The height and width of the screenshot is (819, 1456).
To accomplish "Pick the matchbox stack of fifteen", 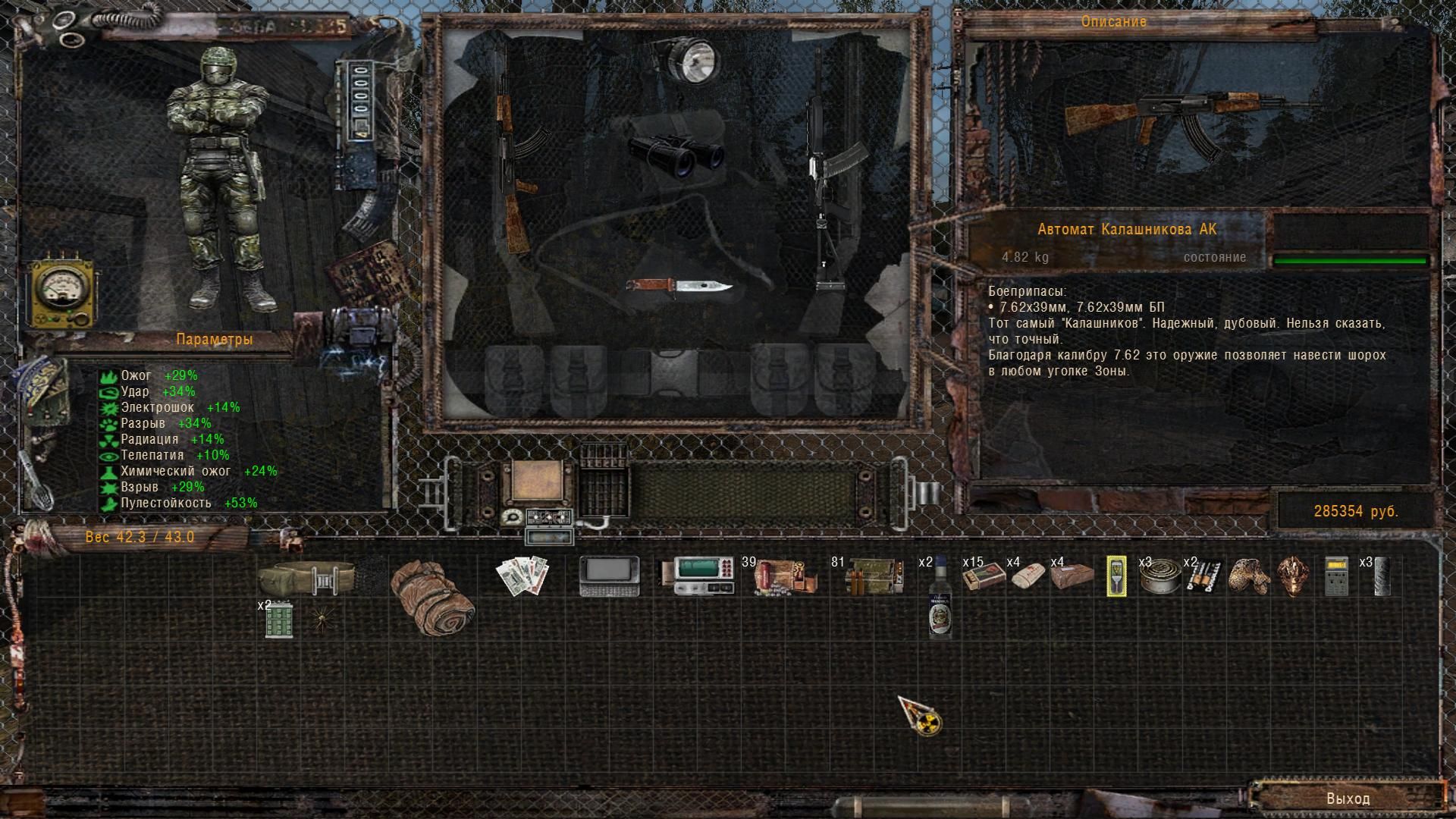I will pyautogui.click(x=984, y=577).
